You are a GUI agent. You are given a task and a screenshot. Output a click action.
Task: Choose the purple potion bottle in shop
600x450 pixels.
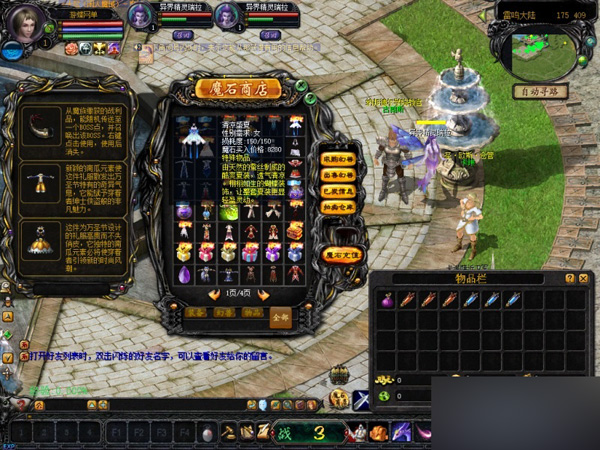pos(184,210)
